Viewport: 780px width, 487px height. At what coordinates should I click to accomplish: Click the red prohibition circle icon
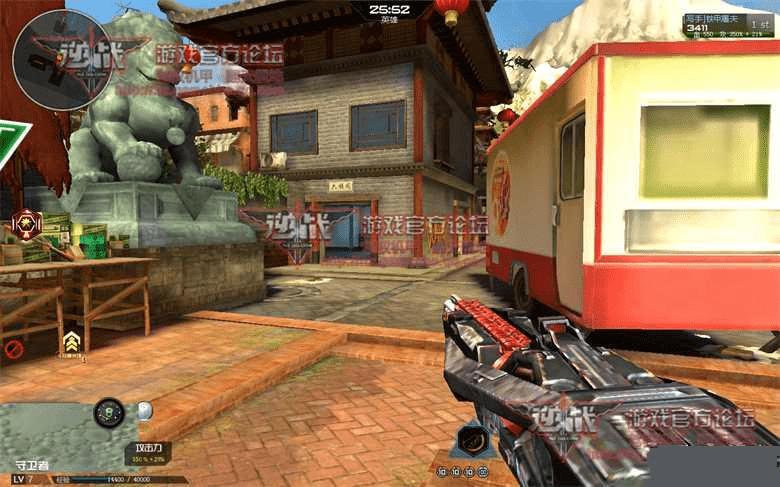pyautogui.click(x=14, y=349)
